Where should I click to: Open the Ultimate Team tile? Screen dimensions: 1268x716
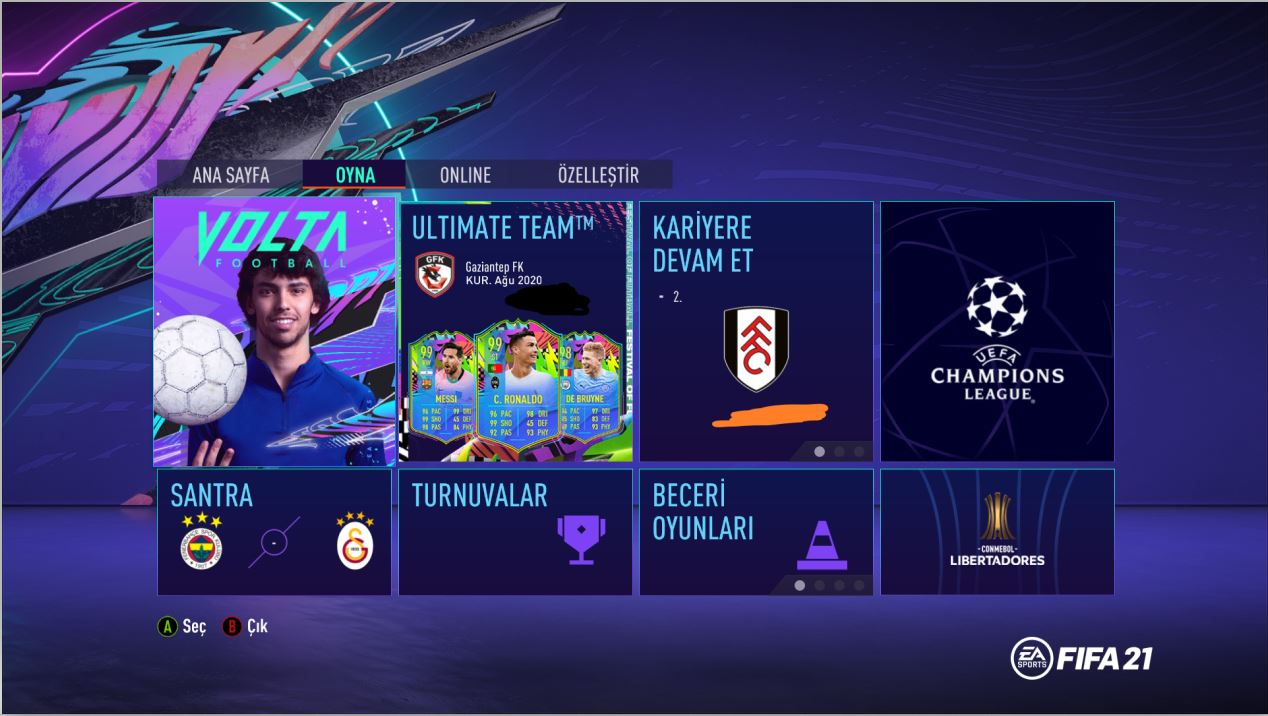coord(516,331)
